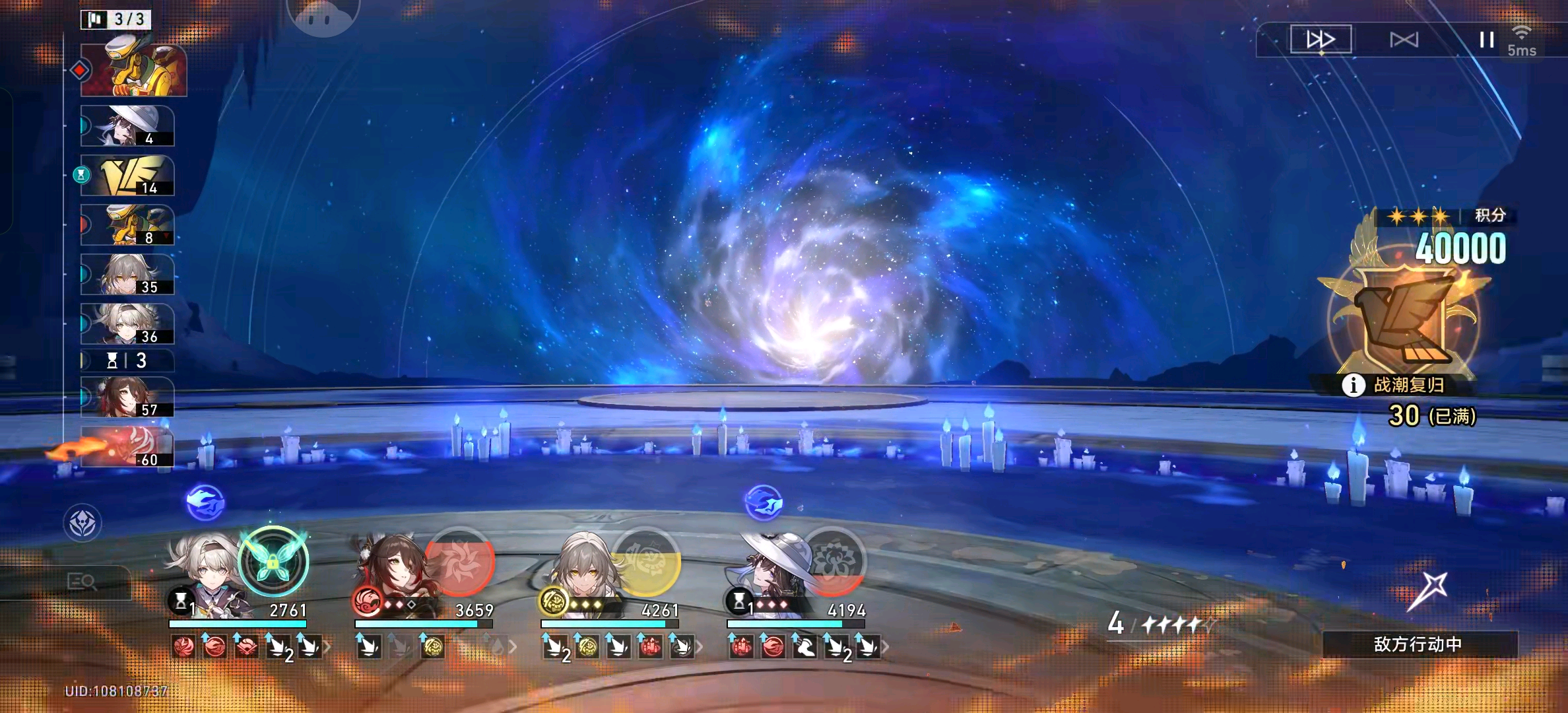Expand buff list of the 2761 HP character

coord(326,647)
